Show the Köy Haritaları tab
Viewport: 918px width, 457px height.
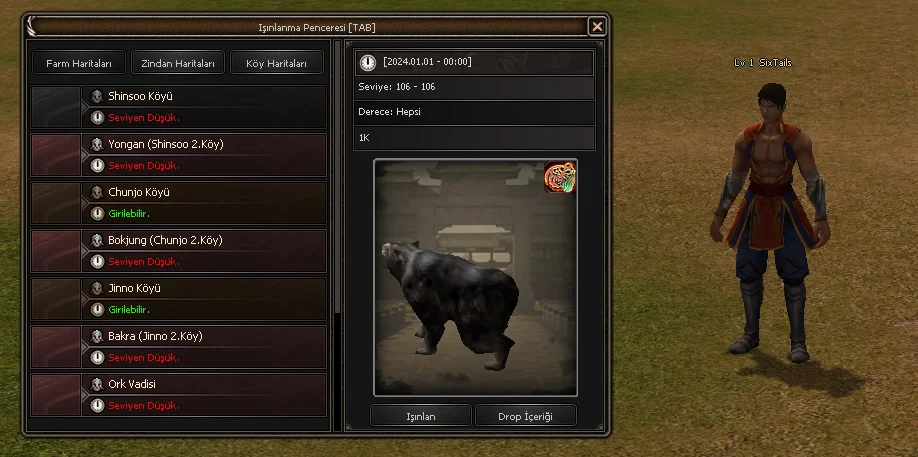(277, 63)
